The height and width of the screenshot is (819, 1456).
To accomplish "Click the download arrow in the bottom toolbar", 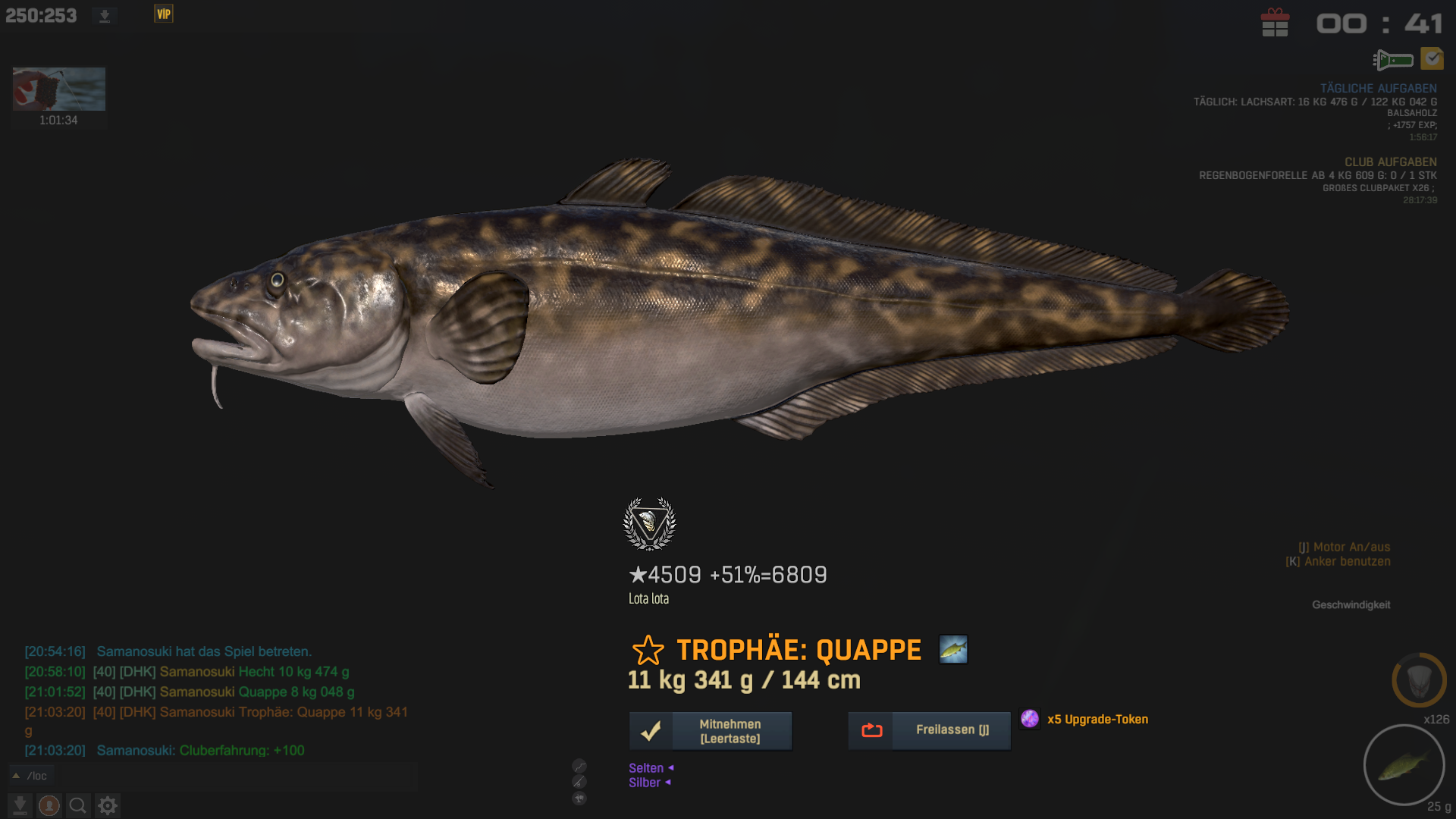I will click(x=20, y=805).
